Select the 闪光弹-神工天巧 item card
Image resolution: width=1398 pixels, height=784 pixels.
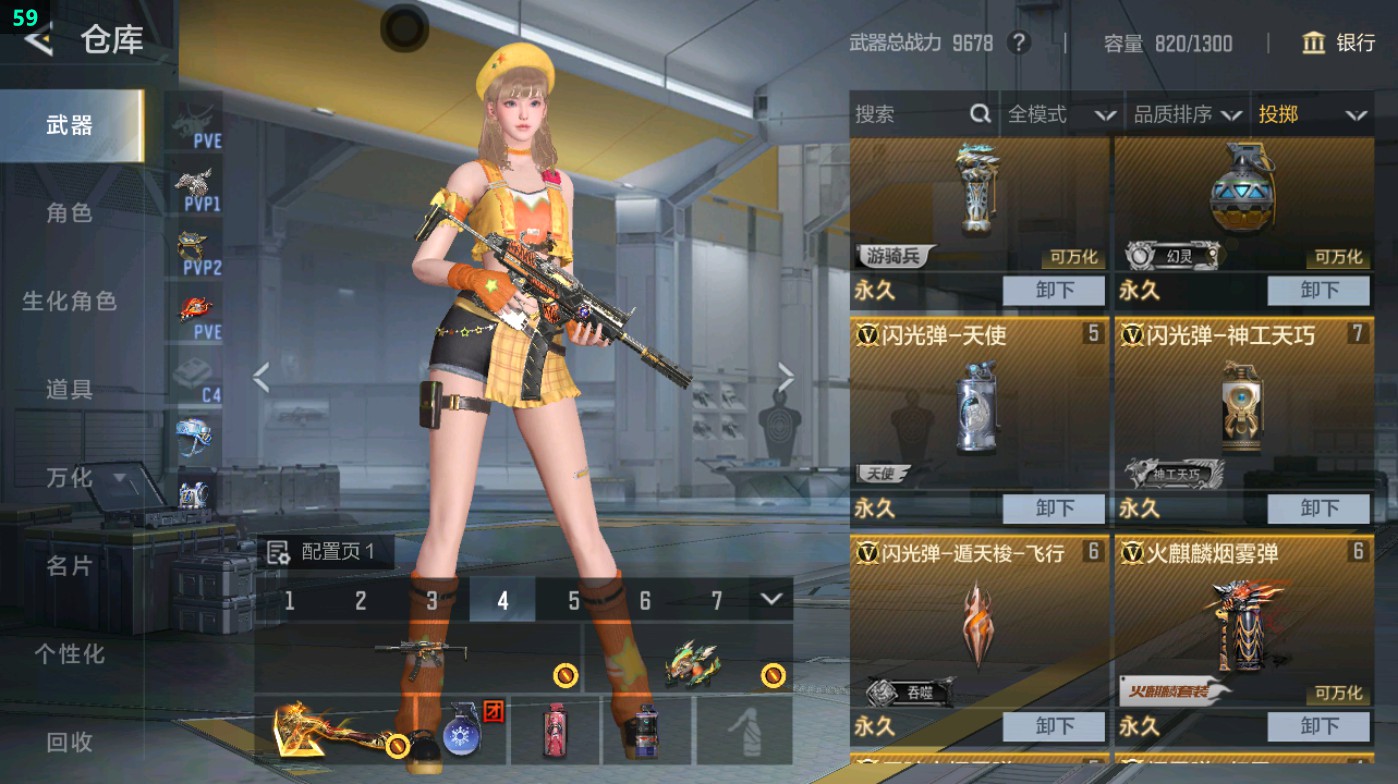pyautogui.click(x=1243, y=410)
